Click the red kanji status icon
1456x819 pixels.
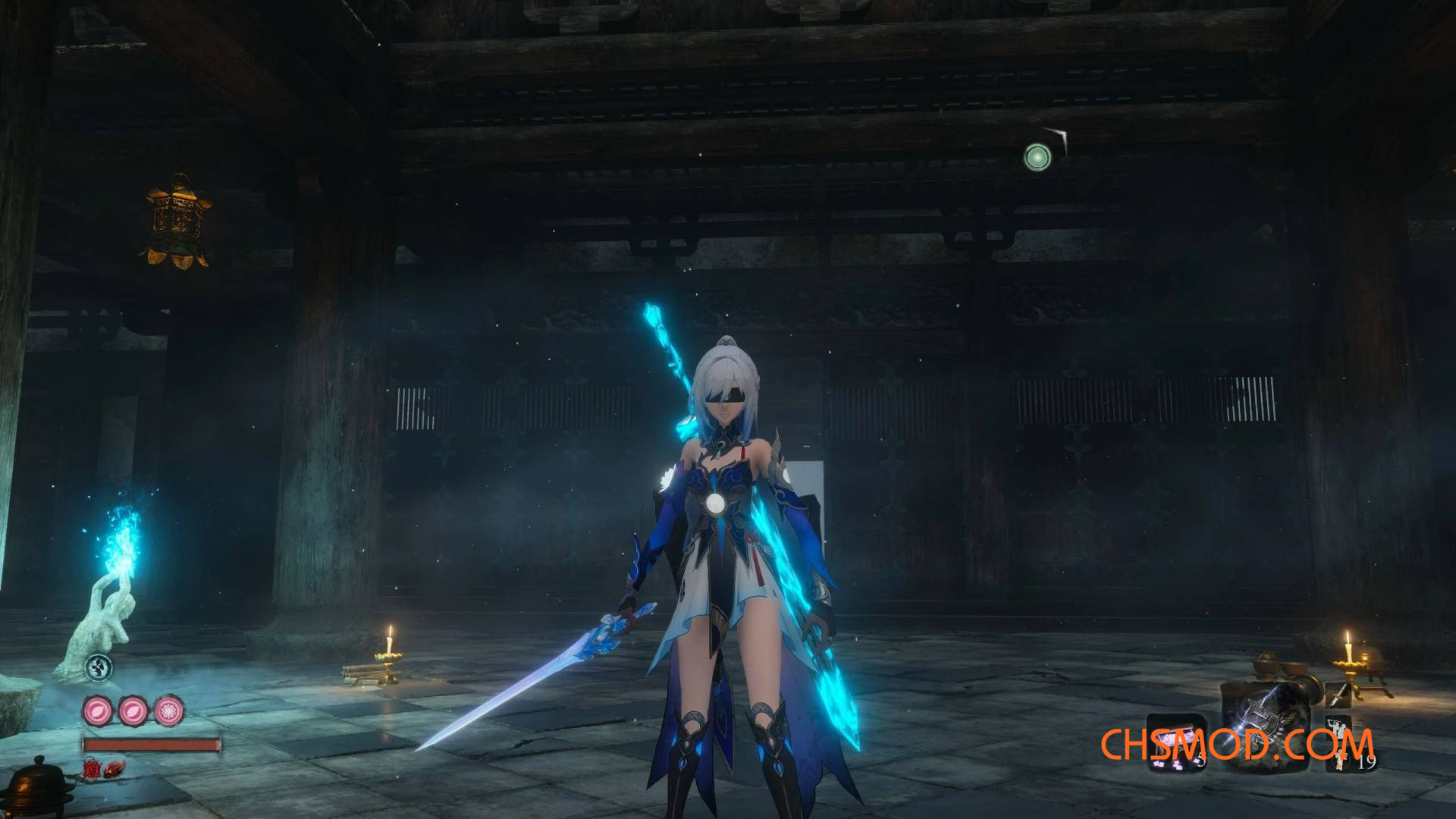point(92,770)
